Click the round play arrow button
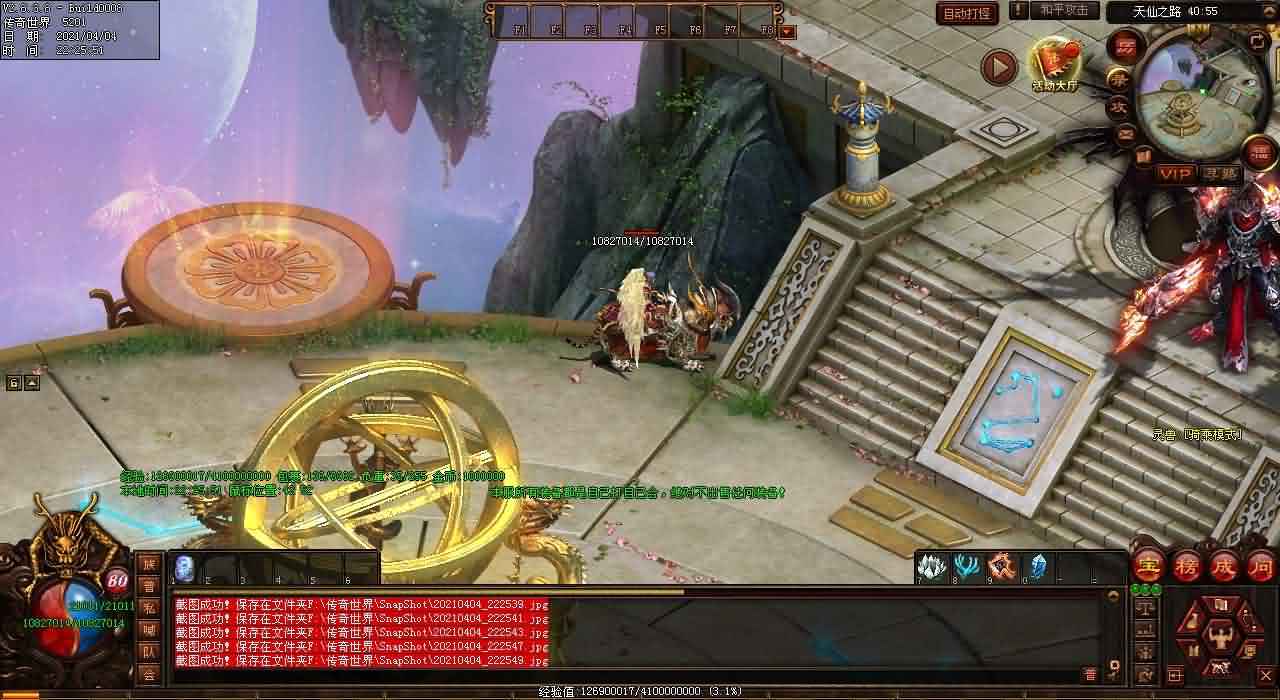Screen dimensions: 1280x700 coord(998,67)
